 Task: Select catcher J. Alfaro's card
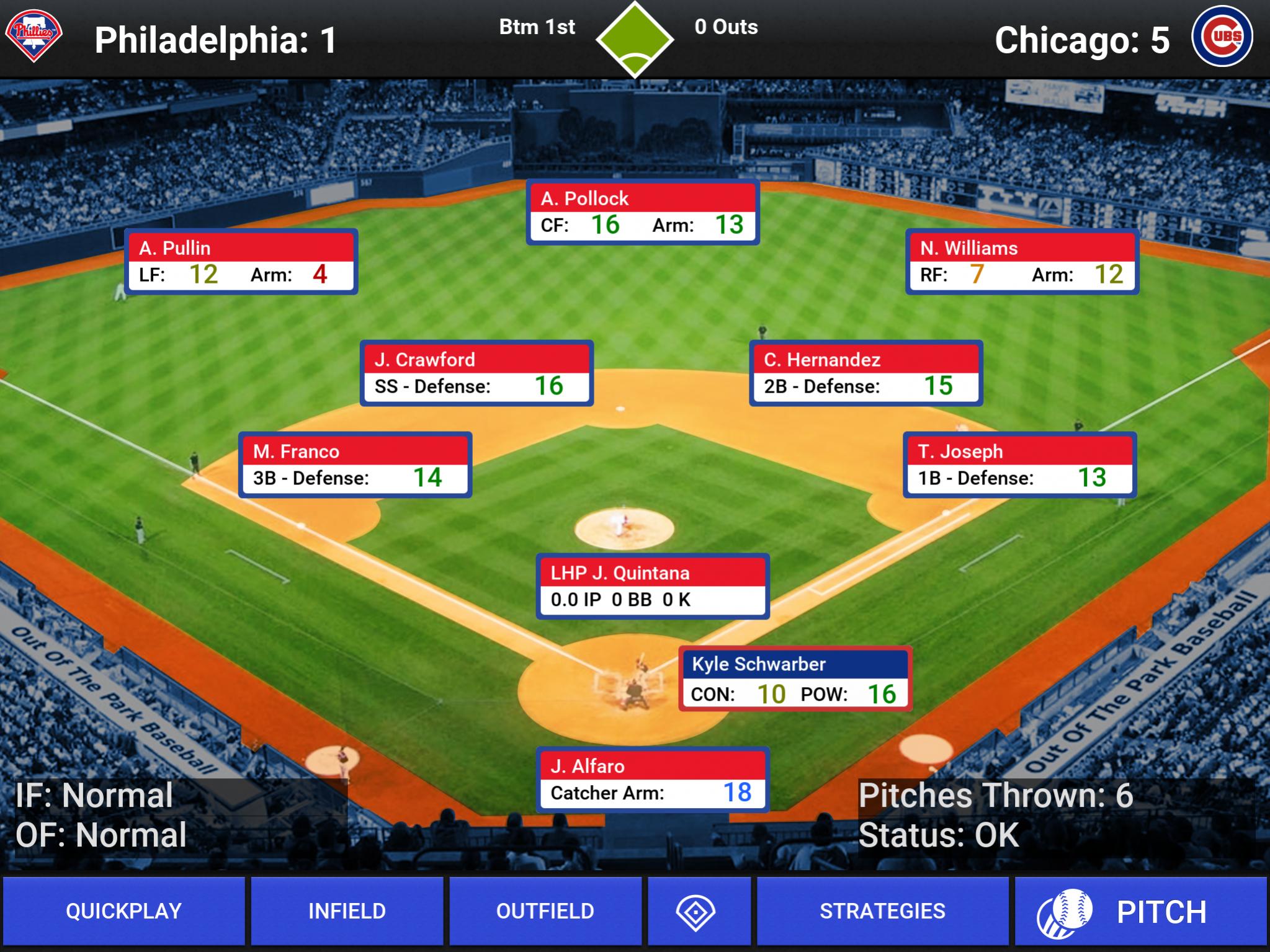pos(653,780)
